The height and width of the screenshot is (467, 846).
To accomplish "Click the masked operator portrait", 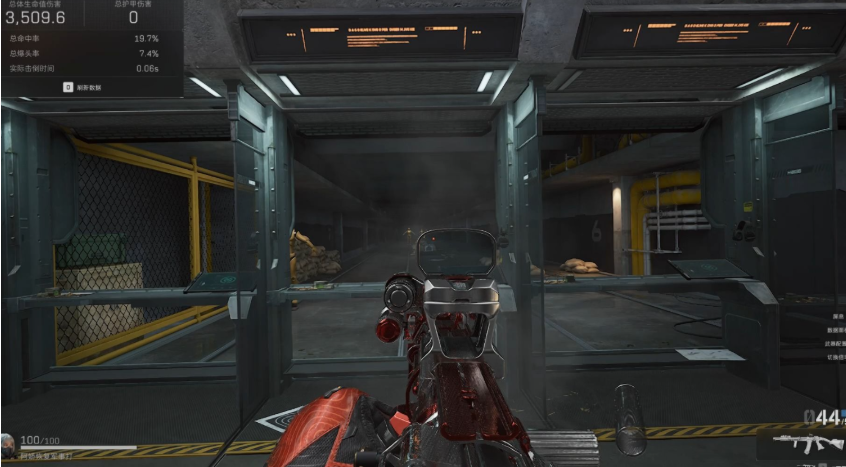I will point(9,443).
